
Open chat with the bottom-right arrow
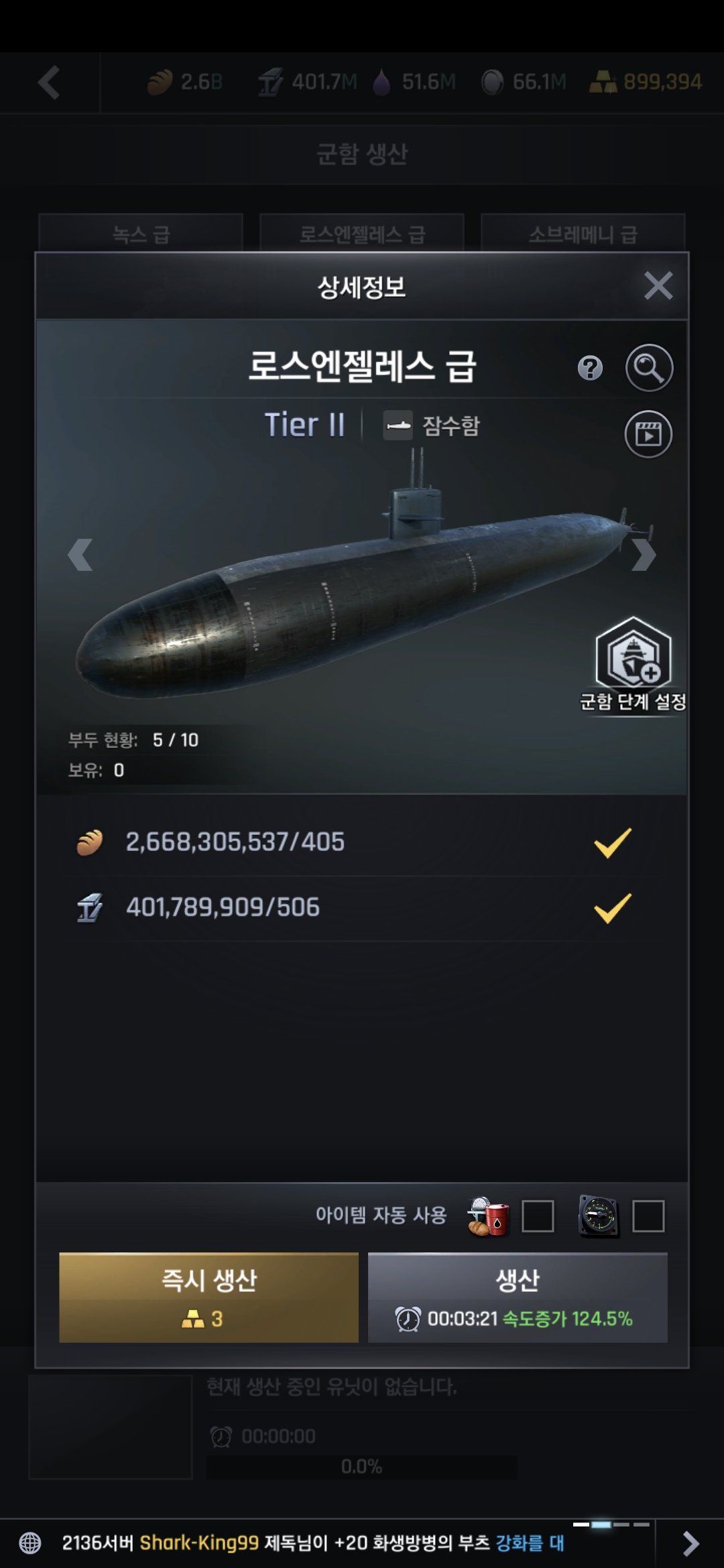coord(690,1543)
